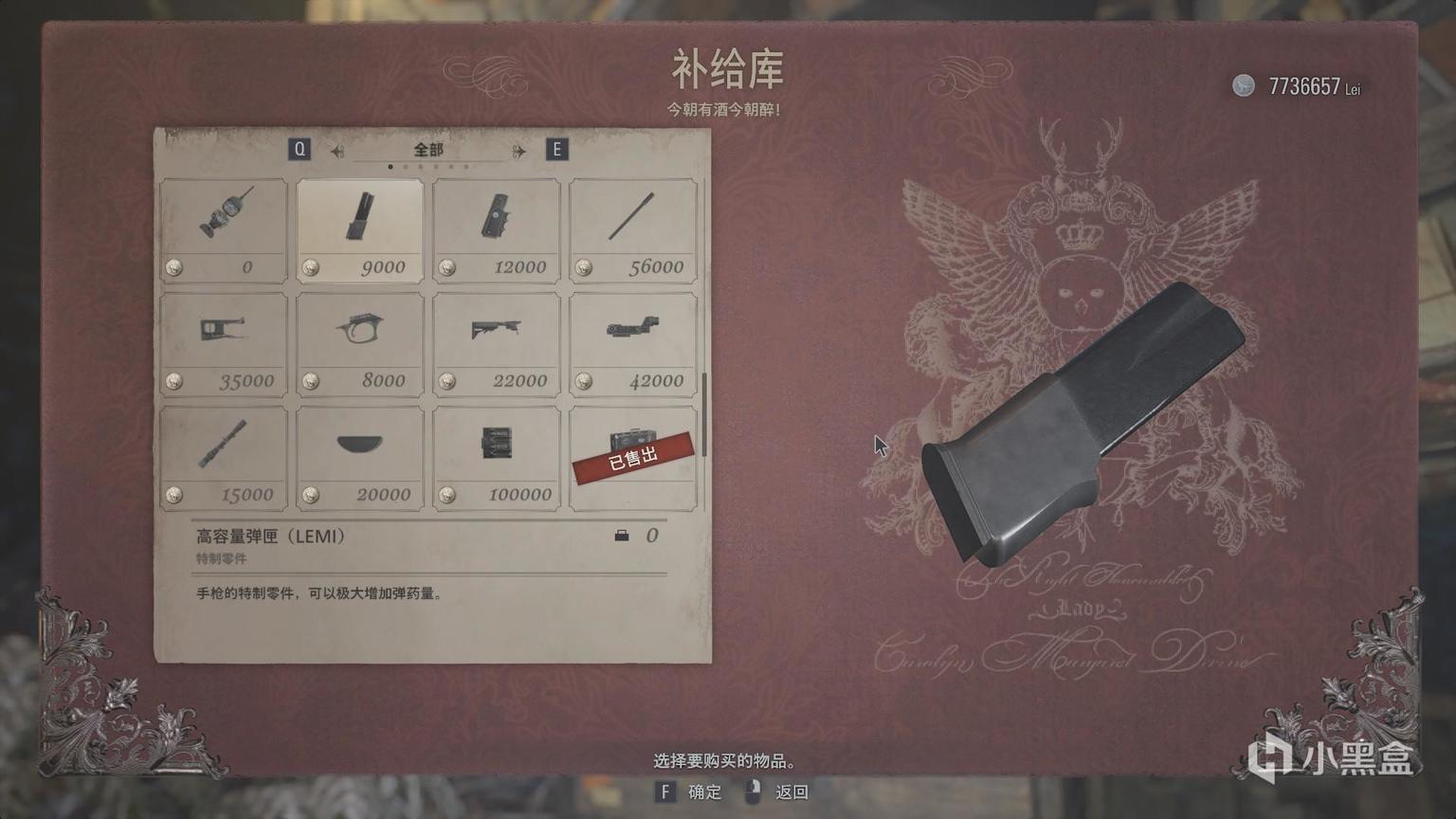Image resolution: width=1456 pixels, height=819 pixels.
Task: Click the right arrow to view next category
Action: pos(516,149)
